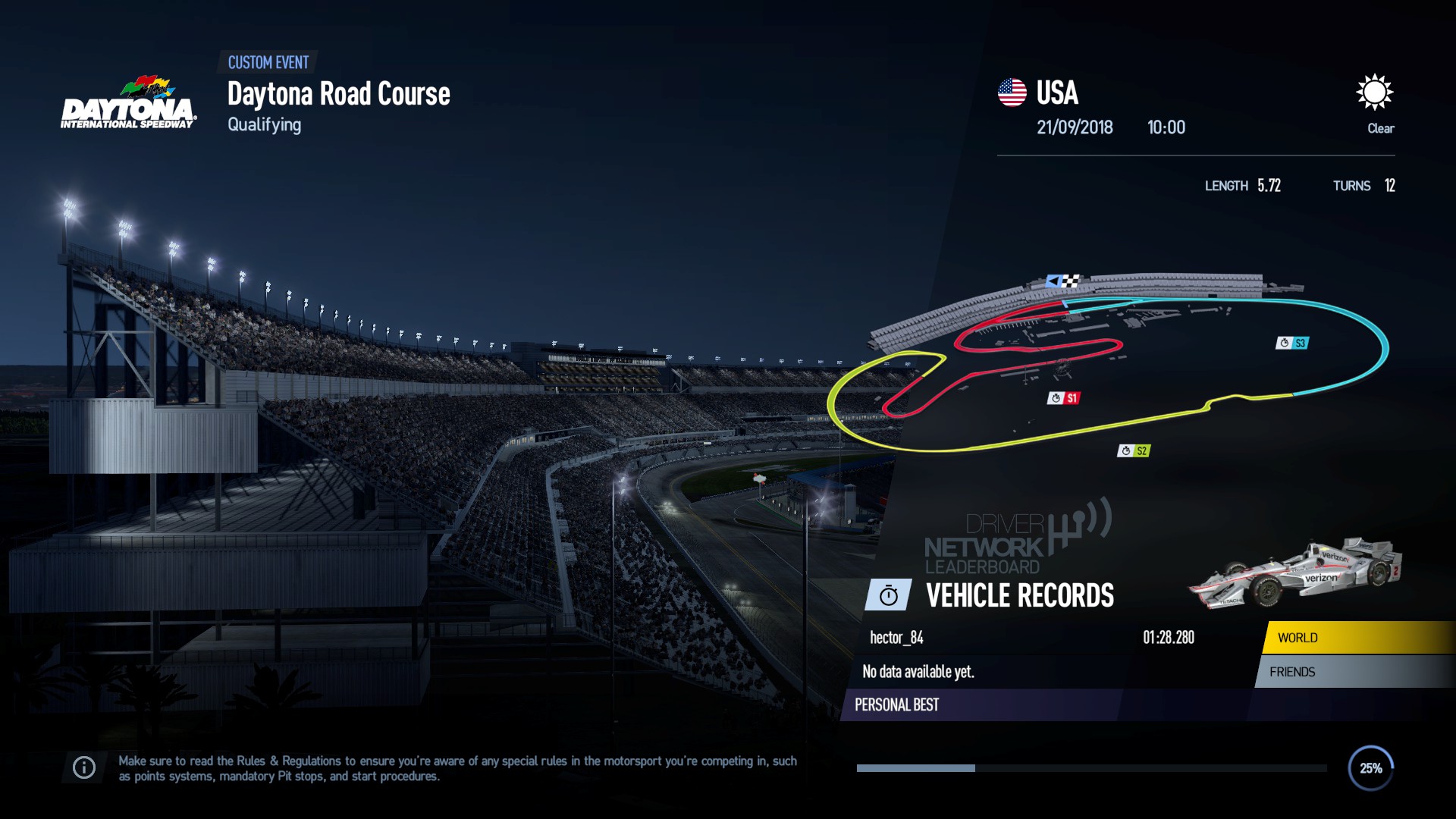Screen dimensions: 1456x819
Task: Click the Clear weather sun icon
Action: [x=1376, y=93]
